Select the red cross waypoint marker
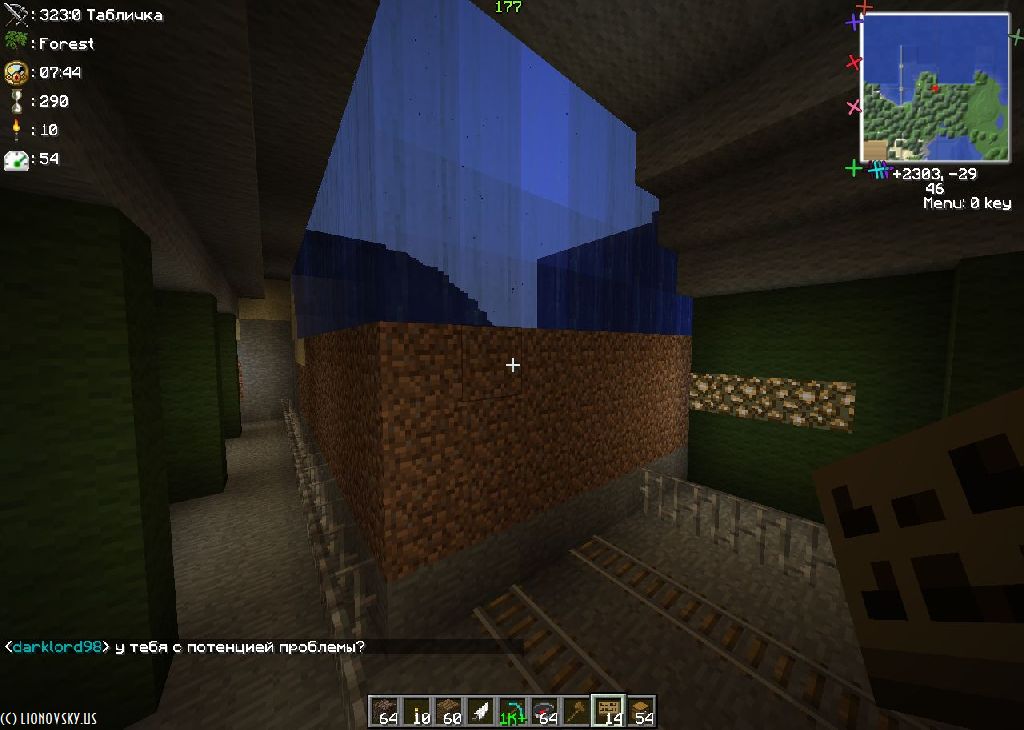This screenshot has height=730, width=1024. click(x=853, y=62)
